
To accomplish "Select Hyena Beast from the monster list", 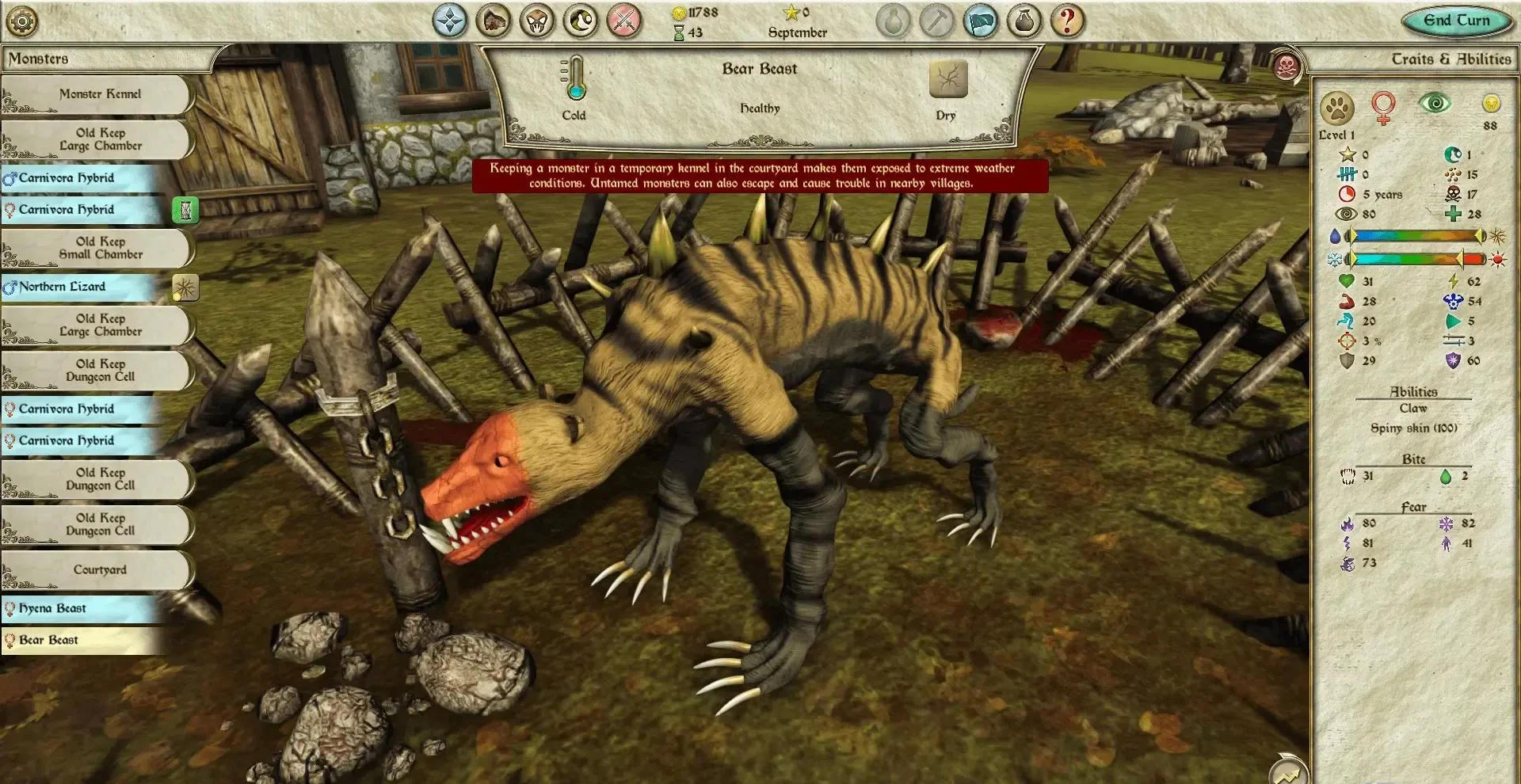I will point(54,608).
